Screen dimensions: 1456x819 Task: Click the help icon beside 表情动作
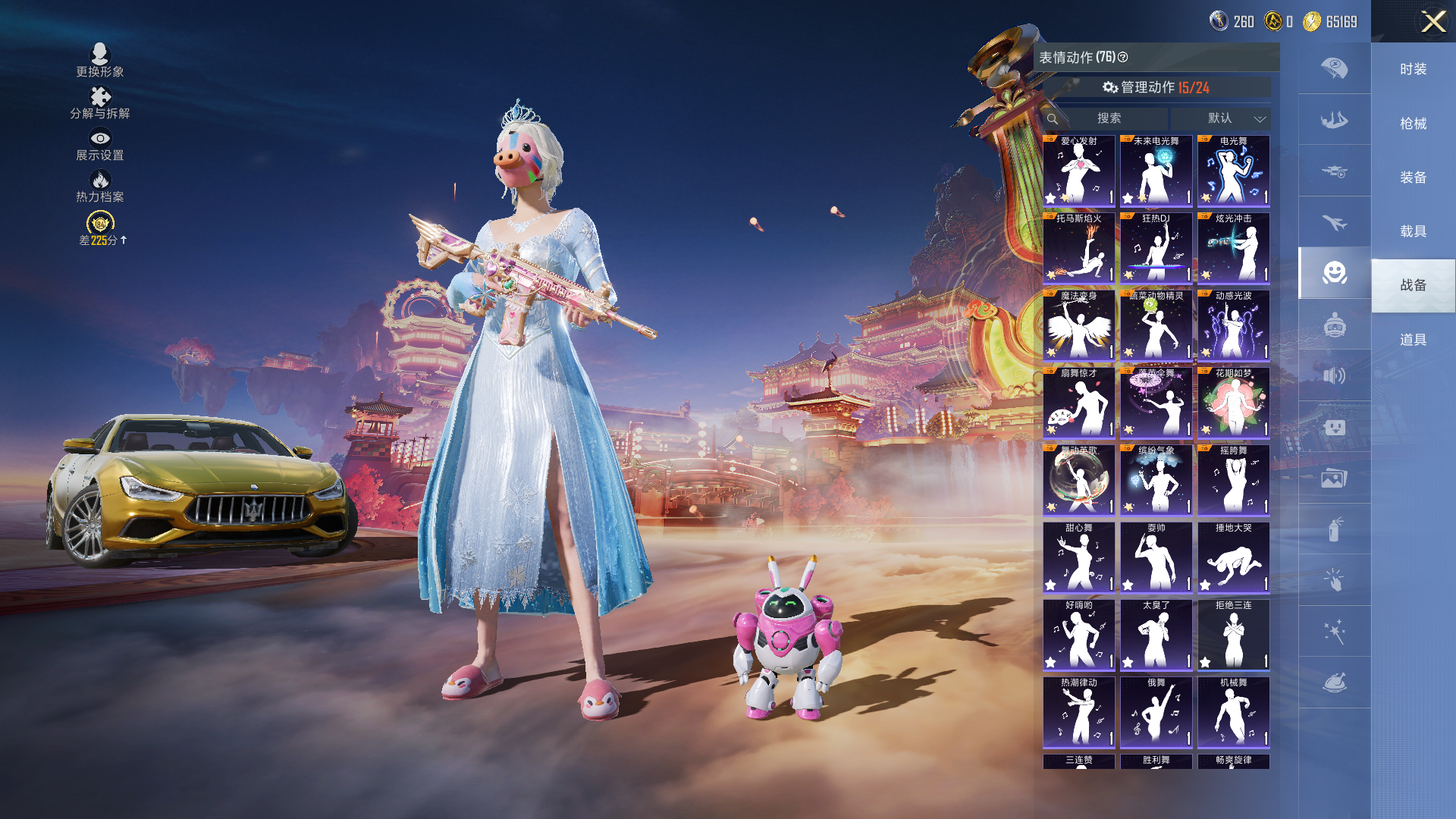click(1123, 58)
